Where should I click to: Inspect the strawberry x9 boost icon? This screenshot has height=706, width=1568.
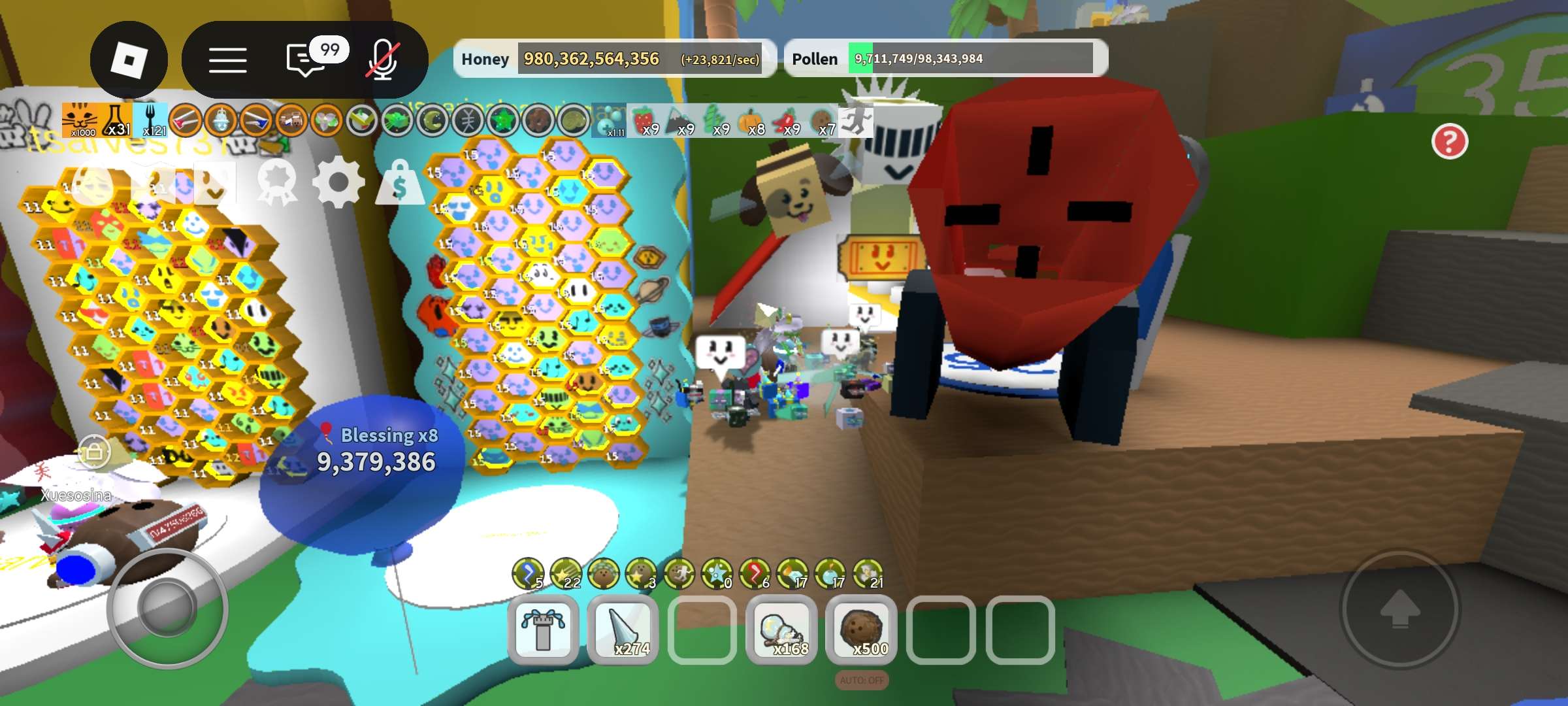[645, 120]
